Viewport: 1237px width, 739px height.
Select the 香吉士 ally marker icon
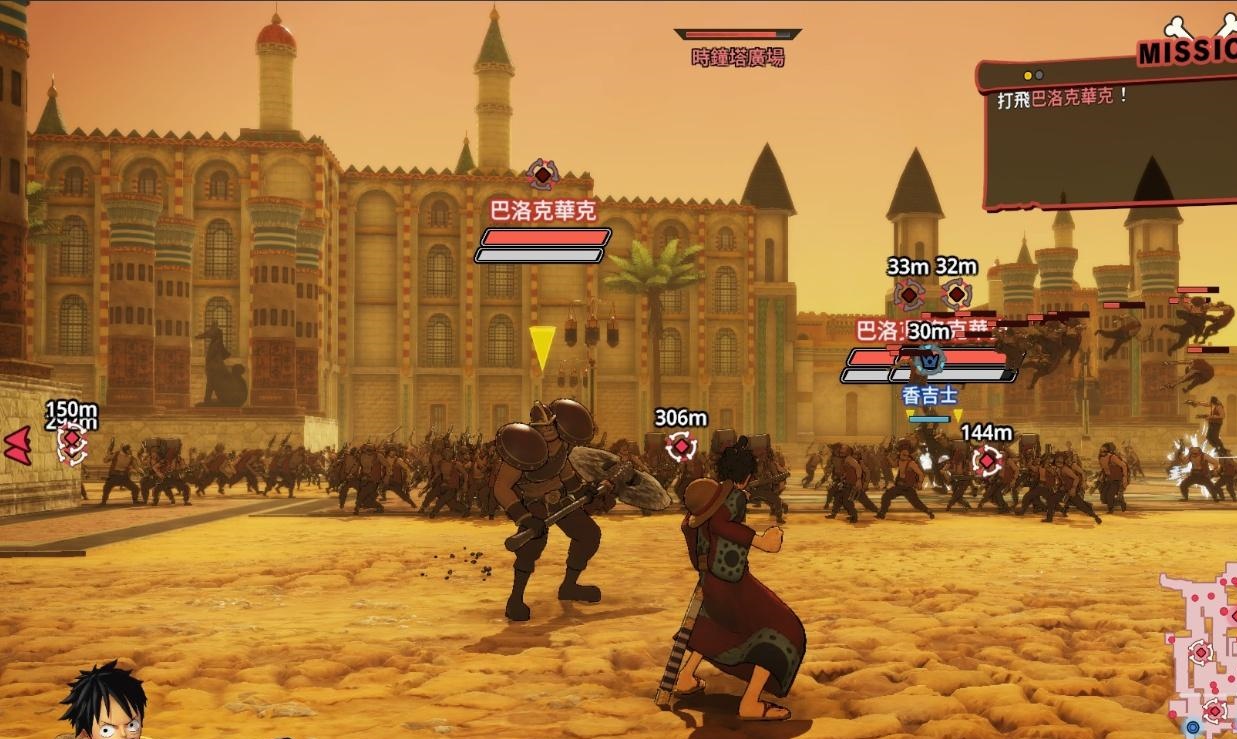931,359
